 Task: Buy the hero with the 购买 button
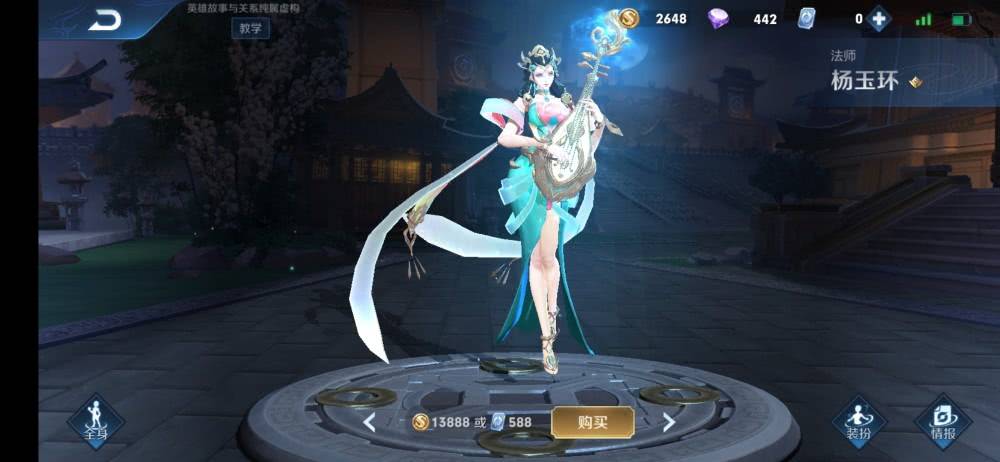[592, 422]
